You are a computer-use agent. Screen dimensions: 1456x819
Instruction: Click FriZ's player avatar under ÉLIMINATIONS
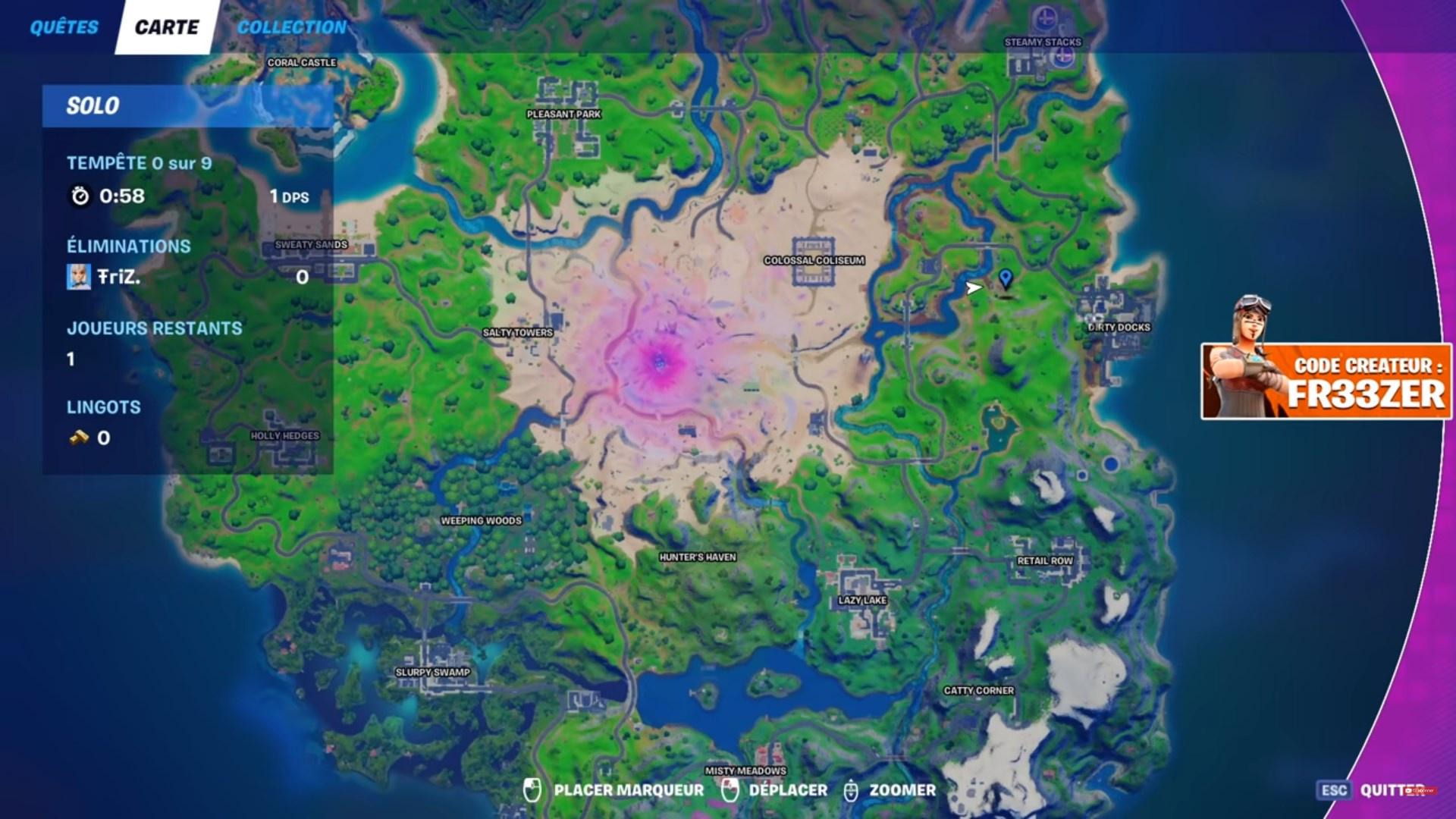pyautogui.click(x=80, y=277)
